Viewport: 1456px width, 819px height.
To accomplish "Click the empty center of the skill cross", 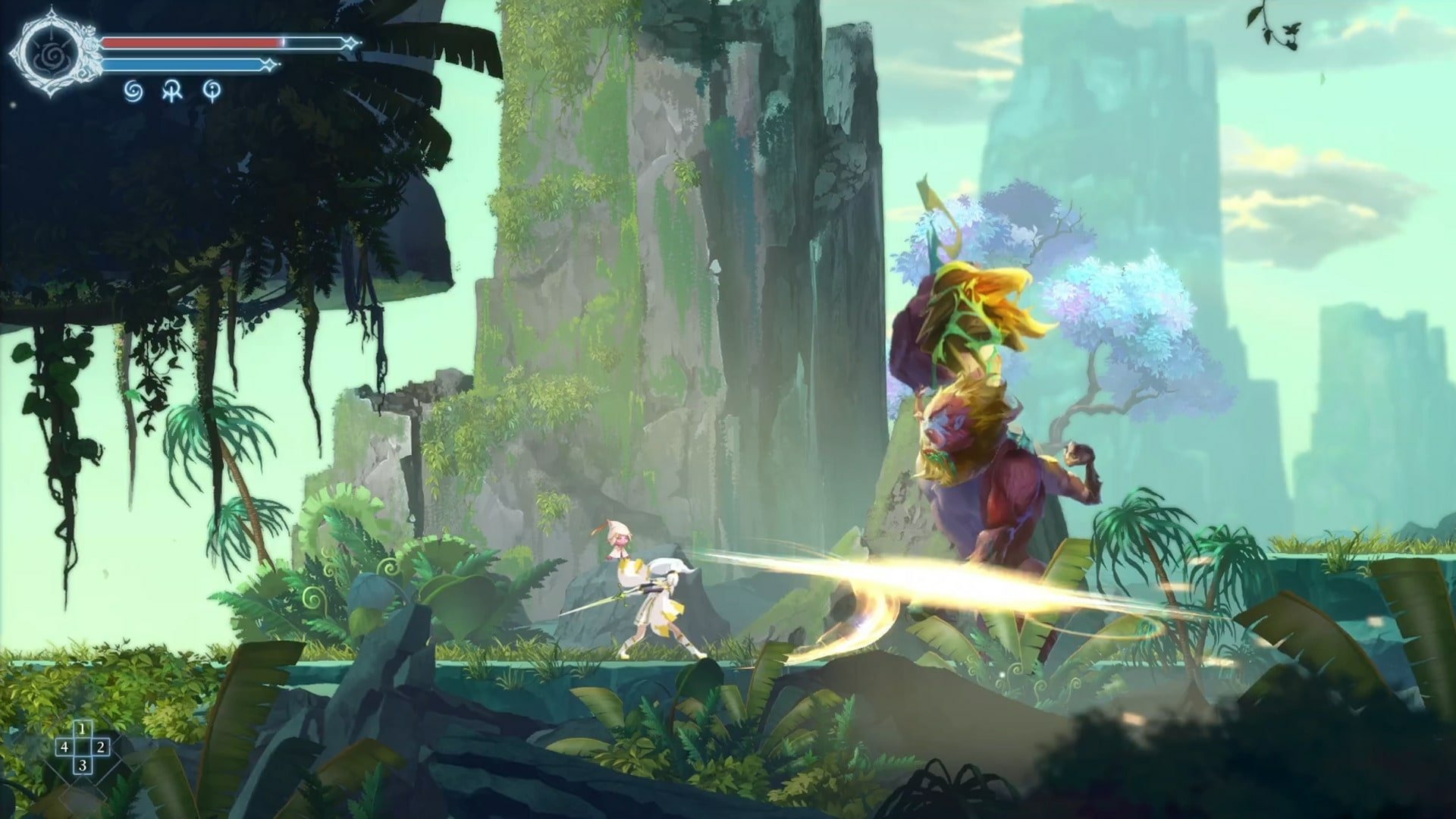I will 83,747.
